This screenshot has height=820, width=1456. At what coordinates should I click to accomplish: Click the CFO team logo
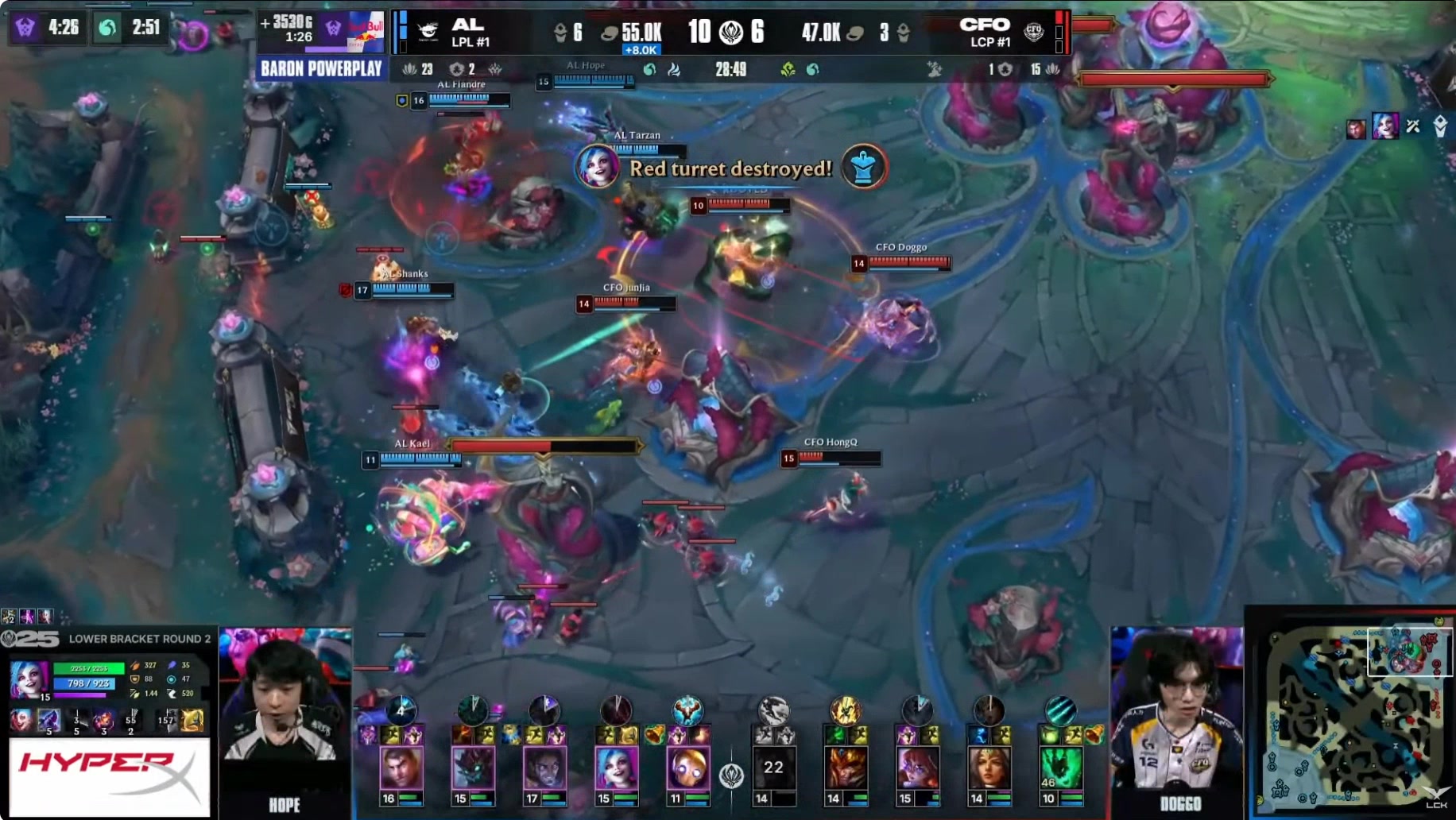point(1033,32)
